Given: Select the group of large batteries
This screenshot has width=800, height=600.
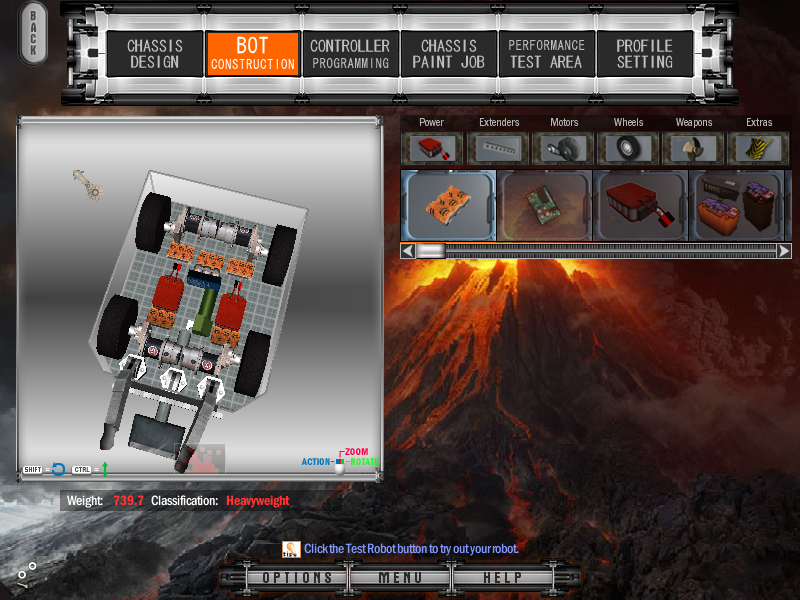Looking at the screenshot, I should click(738, 205).
